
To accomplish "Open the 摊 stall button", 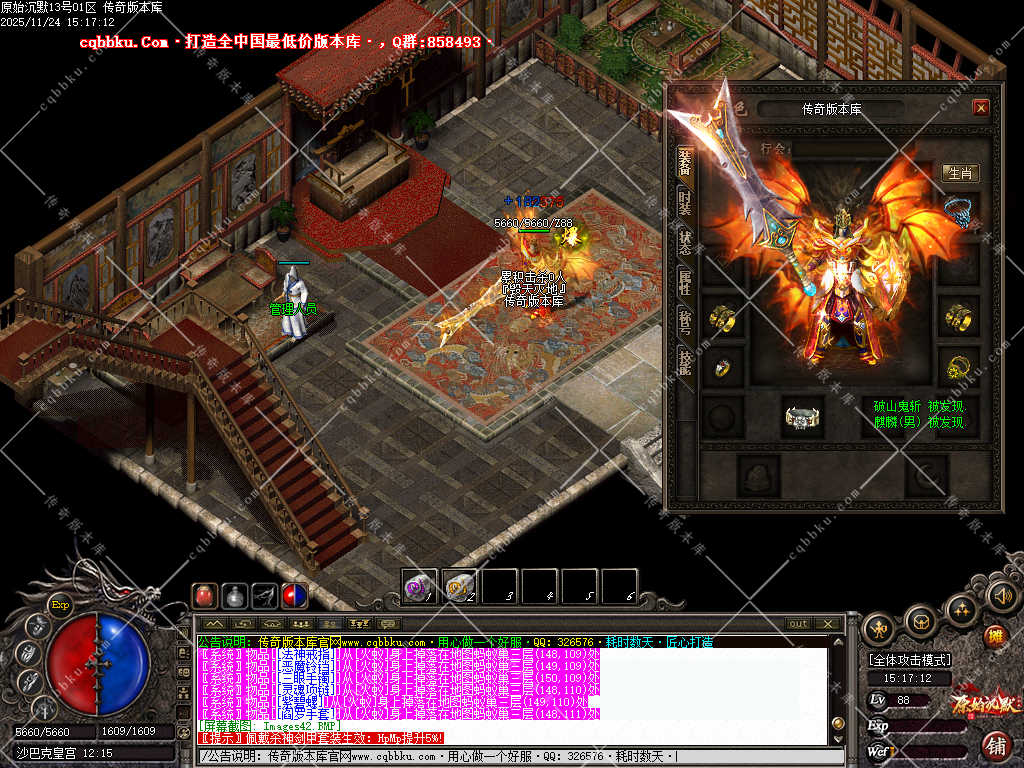I will 994,635.
